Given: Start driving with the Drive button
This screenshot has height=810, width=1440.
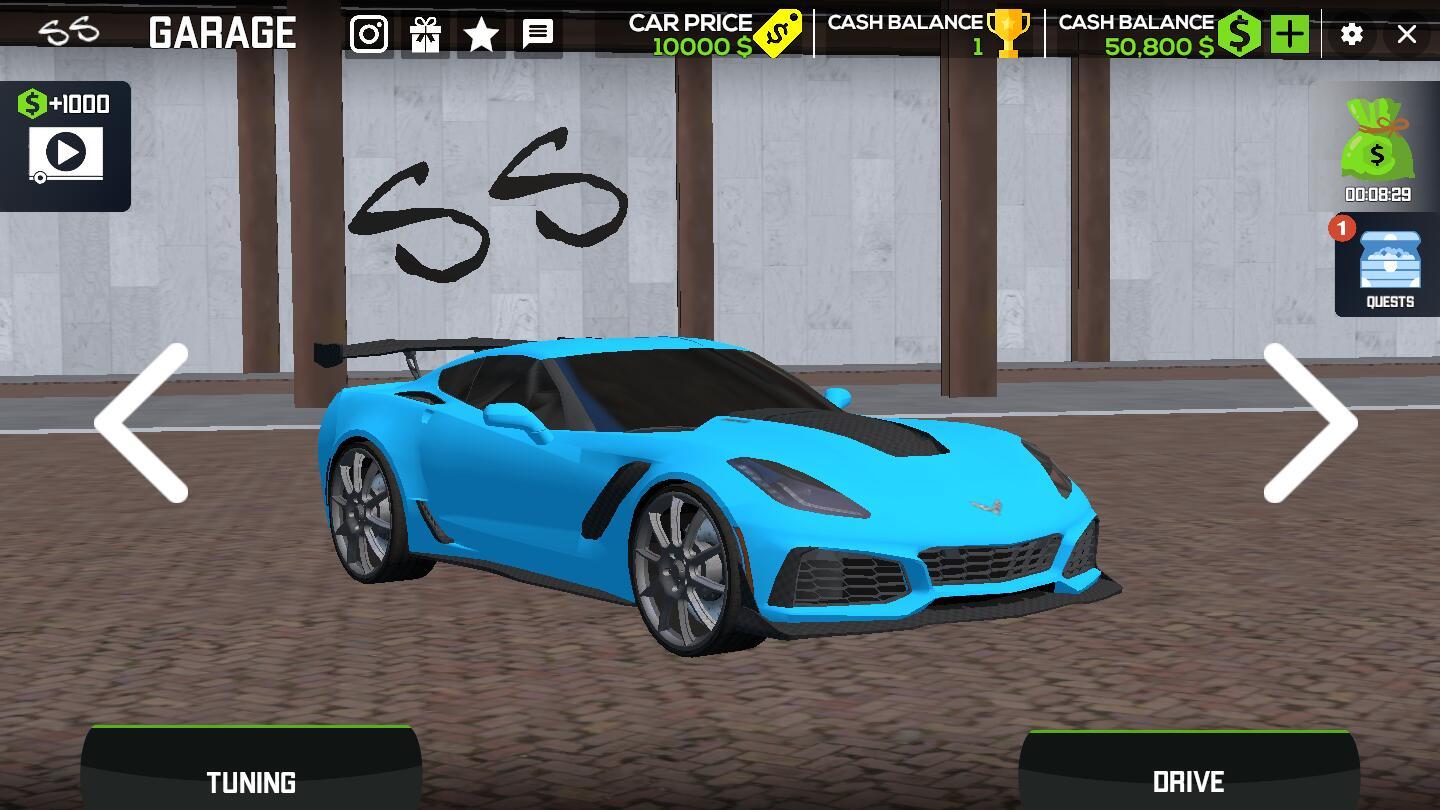Looking at the screenshot, I should tap(1188, 772).
